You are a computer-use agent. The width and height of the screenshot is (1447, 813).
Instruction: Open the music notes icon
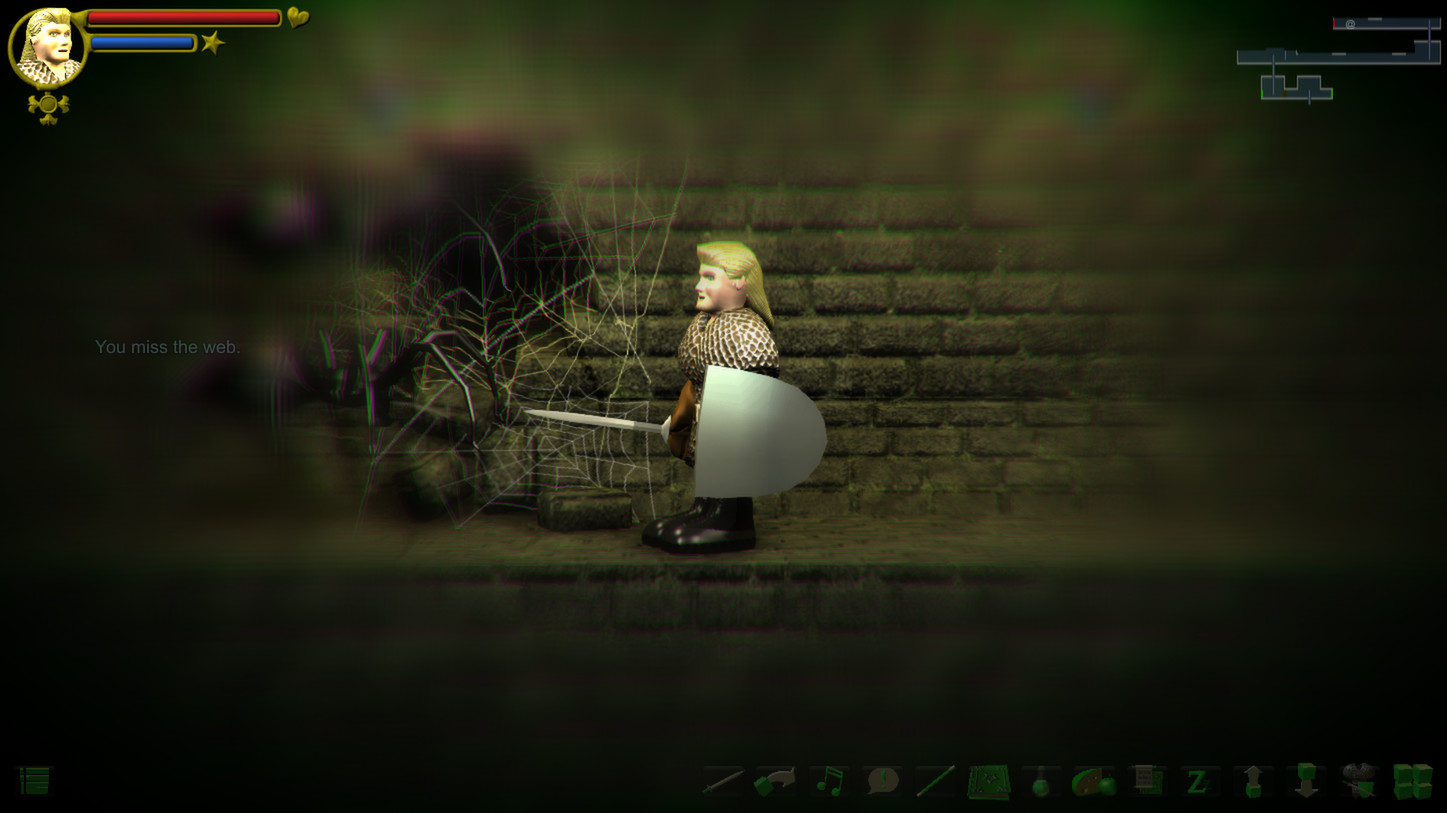pyautogui.click(x=831, y=781)
